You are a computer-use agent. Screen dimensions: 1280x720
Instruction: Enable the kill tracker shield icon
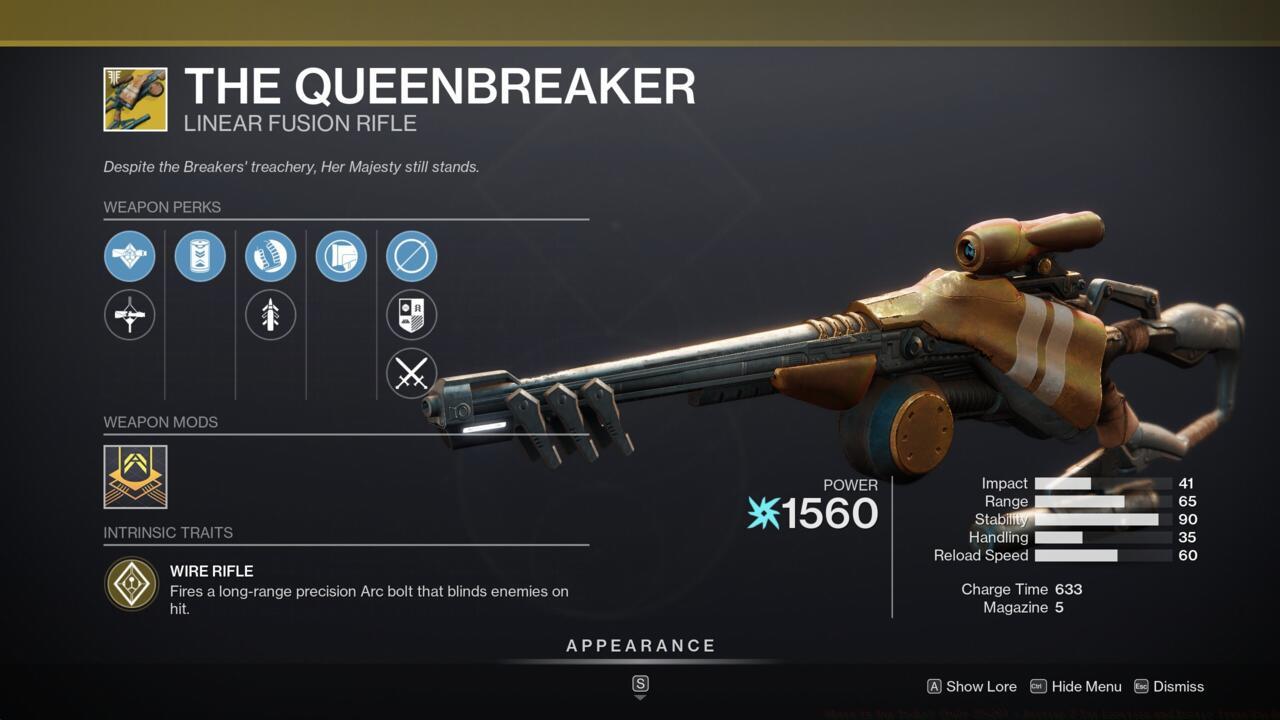tap(411, 315)
